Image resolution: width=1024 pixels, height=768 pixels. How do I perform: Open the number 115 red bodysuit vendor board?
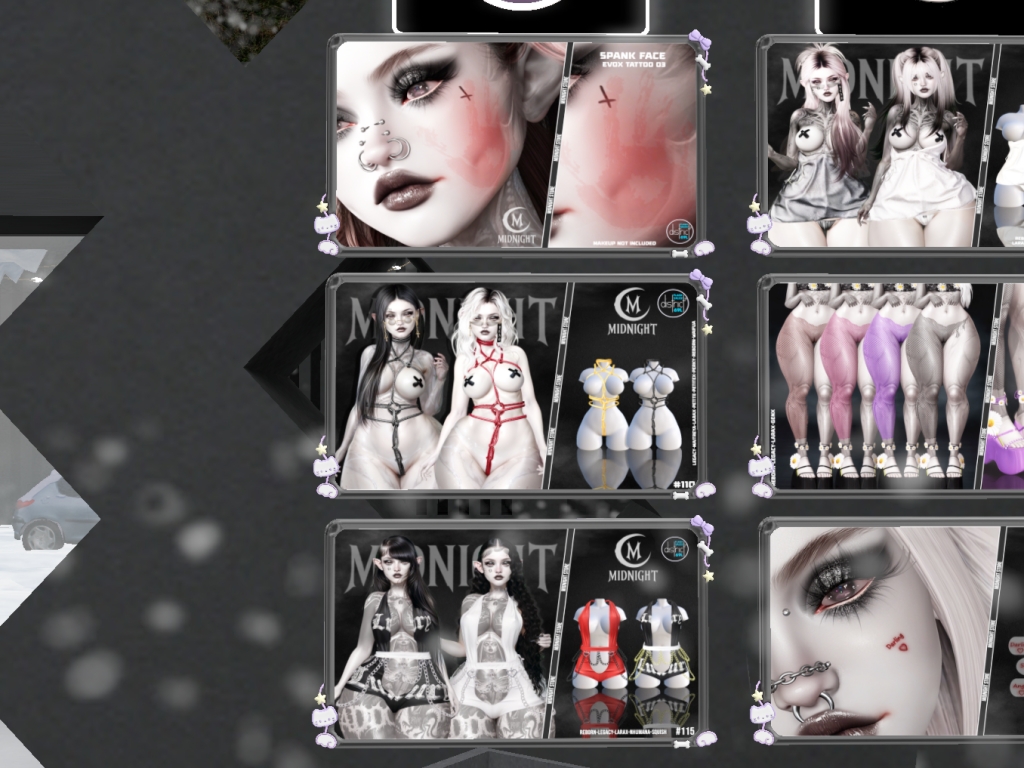tap(516, 632)
